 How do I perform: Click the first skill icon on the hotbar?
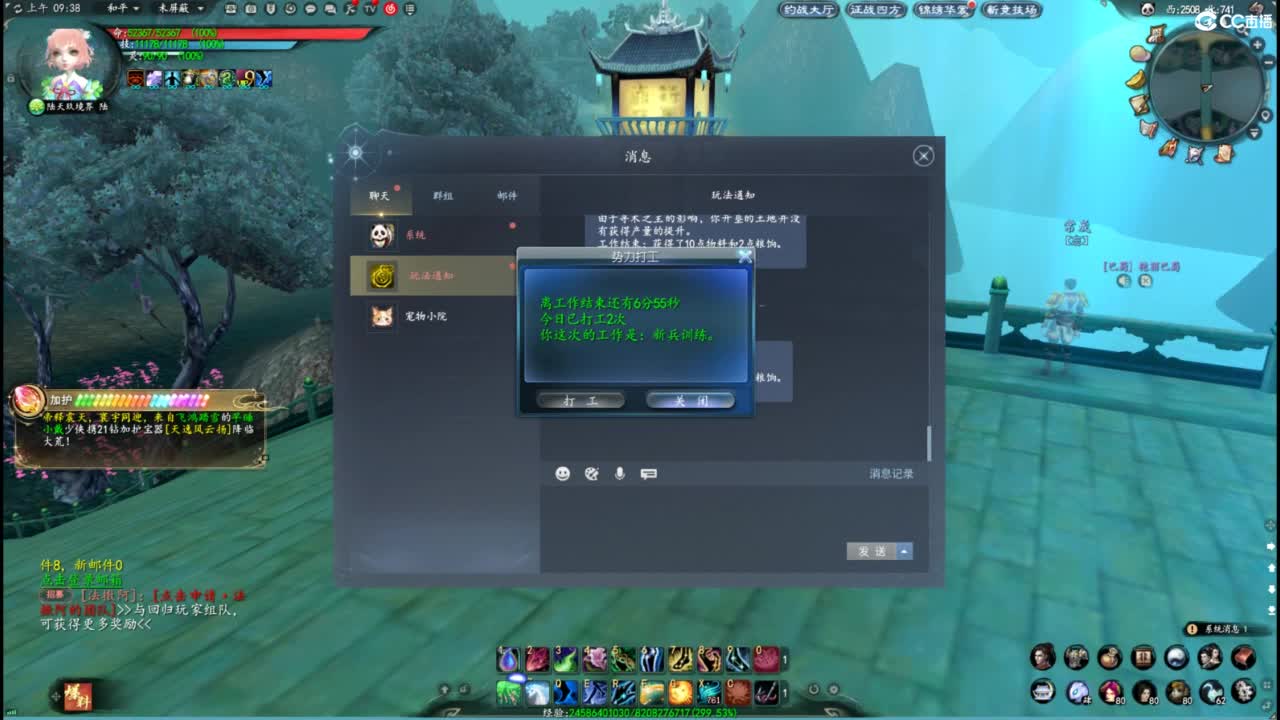(x=507, y=657)
